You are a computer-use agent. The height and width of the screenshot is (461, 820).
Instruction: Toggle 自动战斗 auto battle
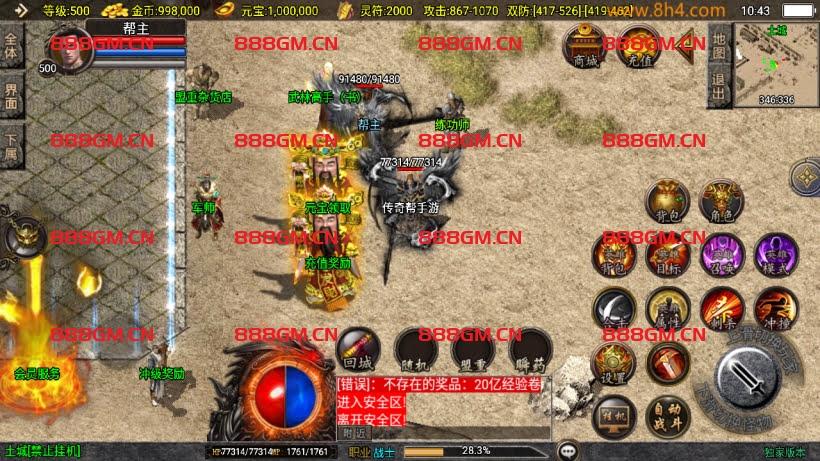666,414
